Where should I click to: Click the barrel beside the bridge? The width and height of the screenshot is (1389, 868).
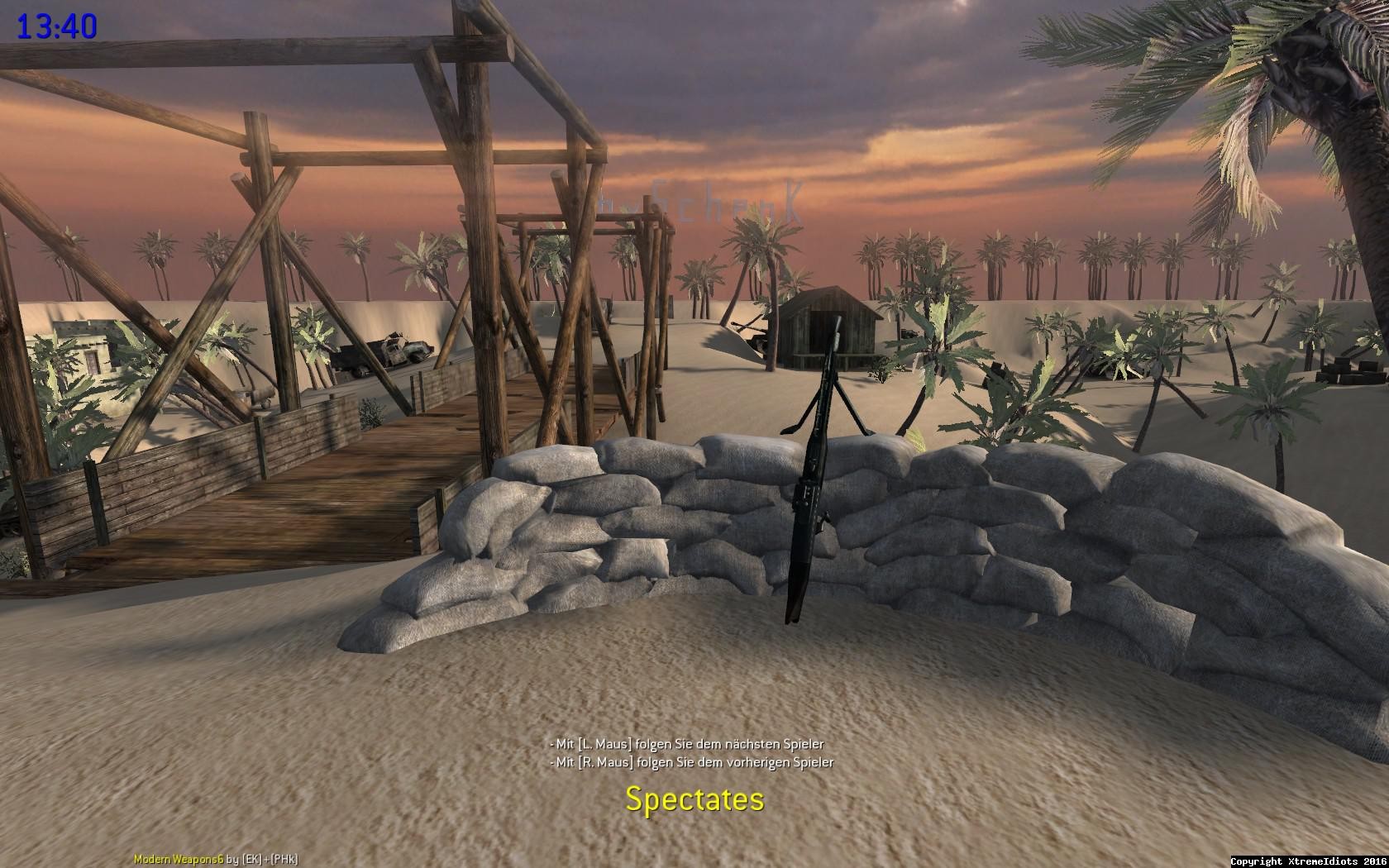click(x=265, y=395)
